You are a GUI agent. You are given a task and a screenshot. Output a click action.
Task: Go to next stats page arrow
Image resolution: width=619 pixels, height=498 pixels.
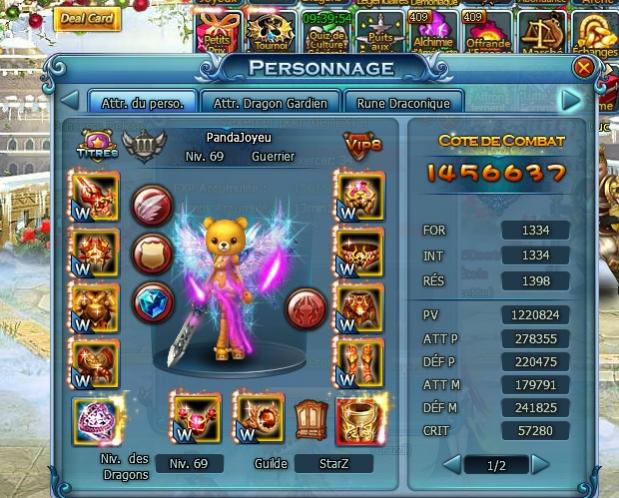[x=541, y=464]
